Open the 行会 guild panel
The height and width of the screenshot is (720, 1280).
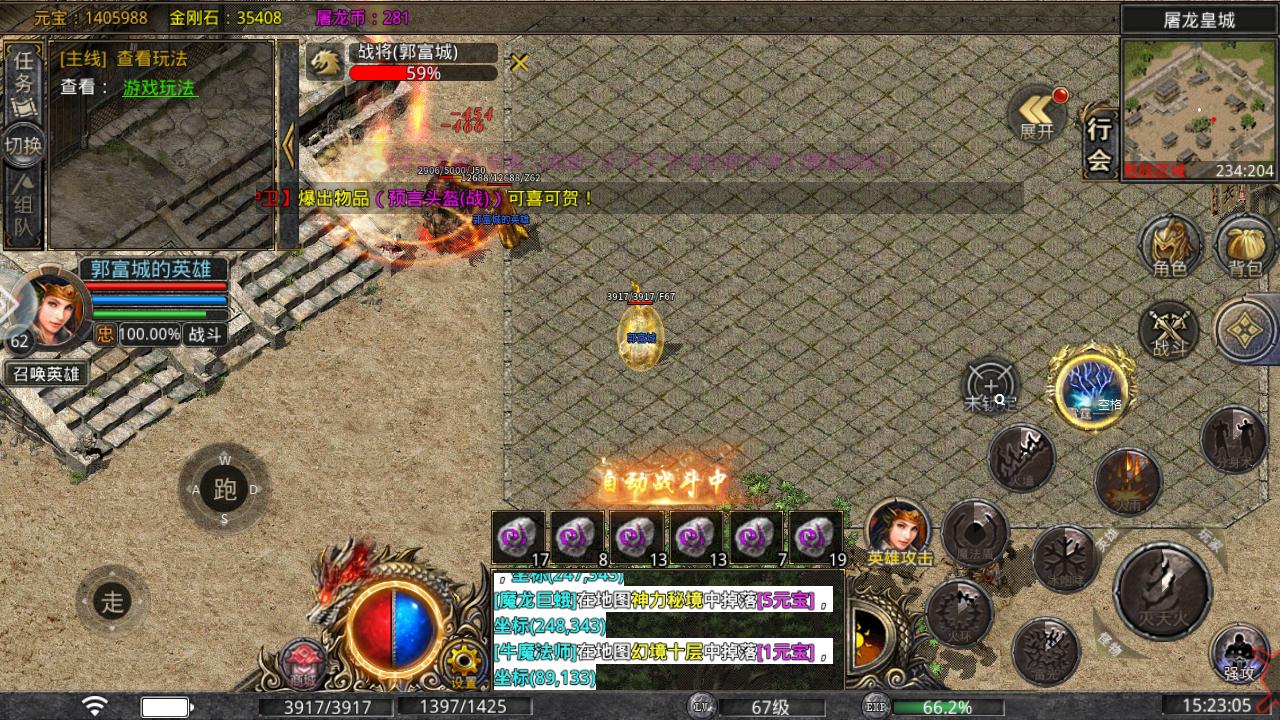(1099, 144)
